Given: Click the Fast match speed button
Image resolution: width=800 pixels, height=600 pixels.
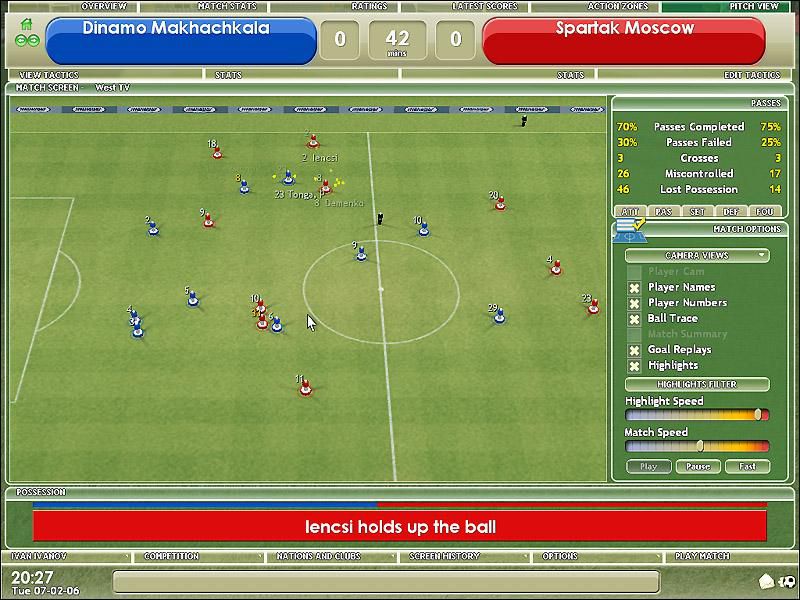Looking at the screenshot, I should tap(747, 466).
